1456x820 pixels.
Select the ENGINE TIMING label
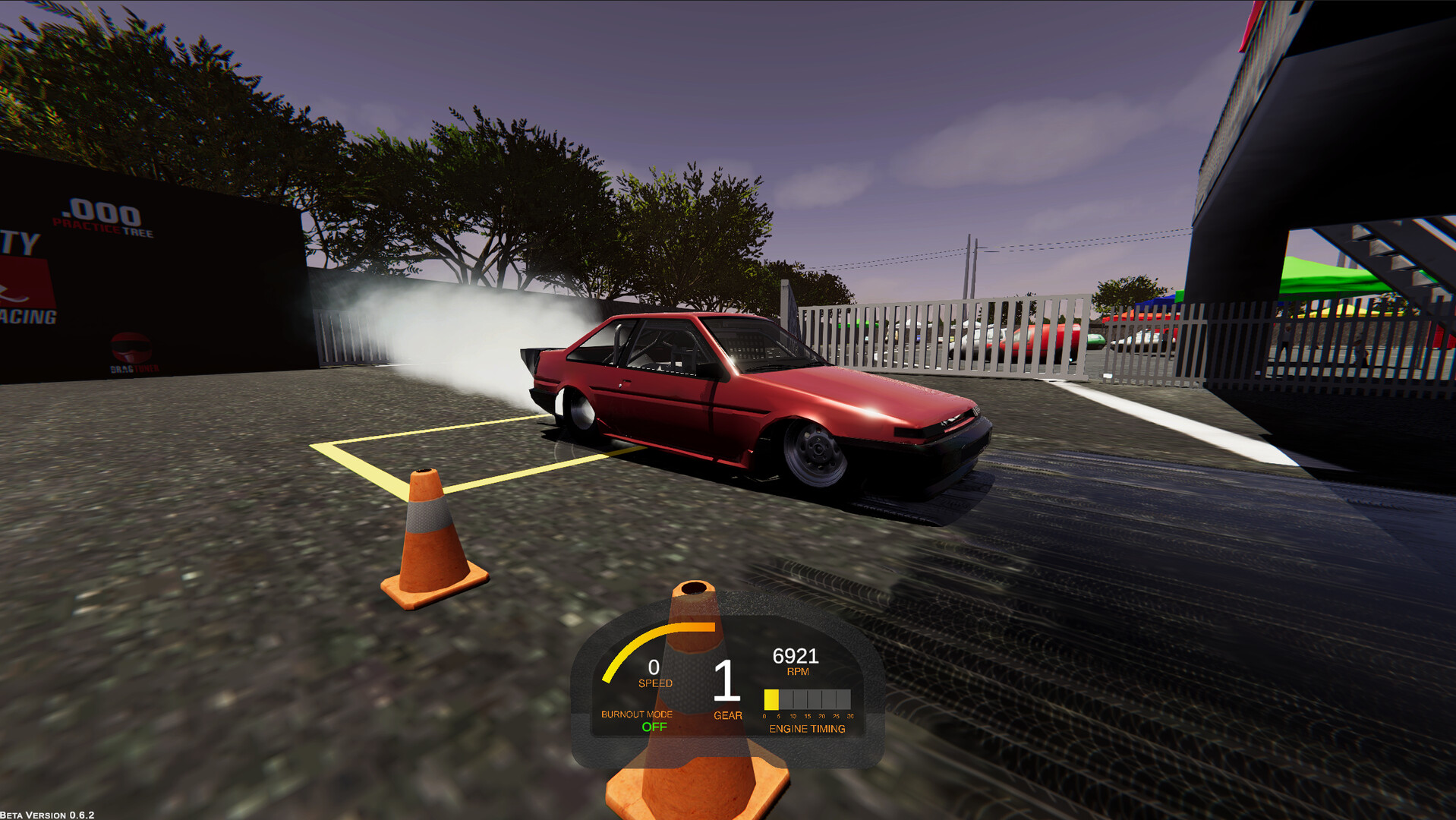807,729
